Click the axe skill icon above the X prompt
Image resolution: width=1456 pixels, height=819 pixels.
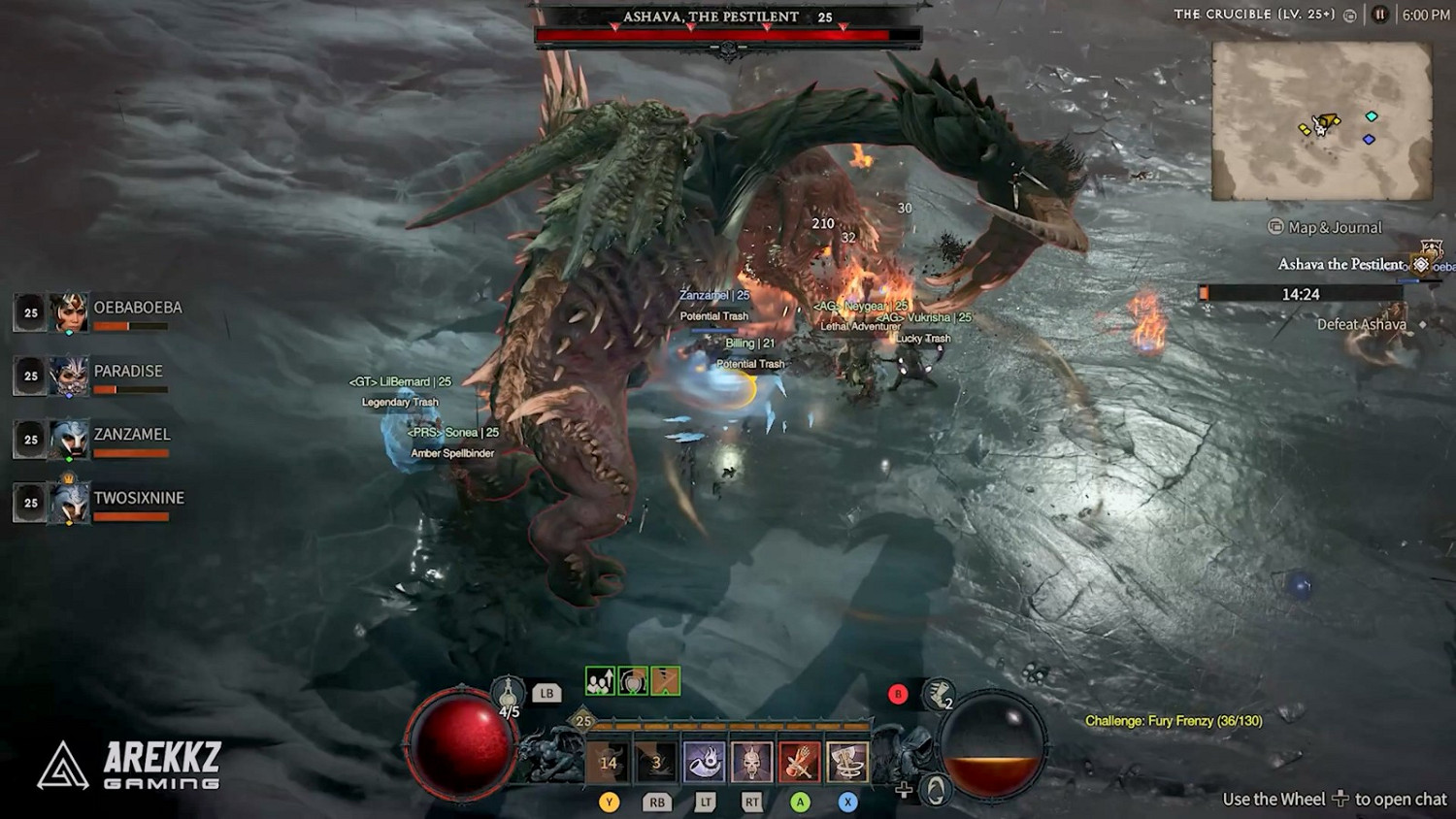(848, 763)
